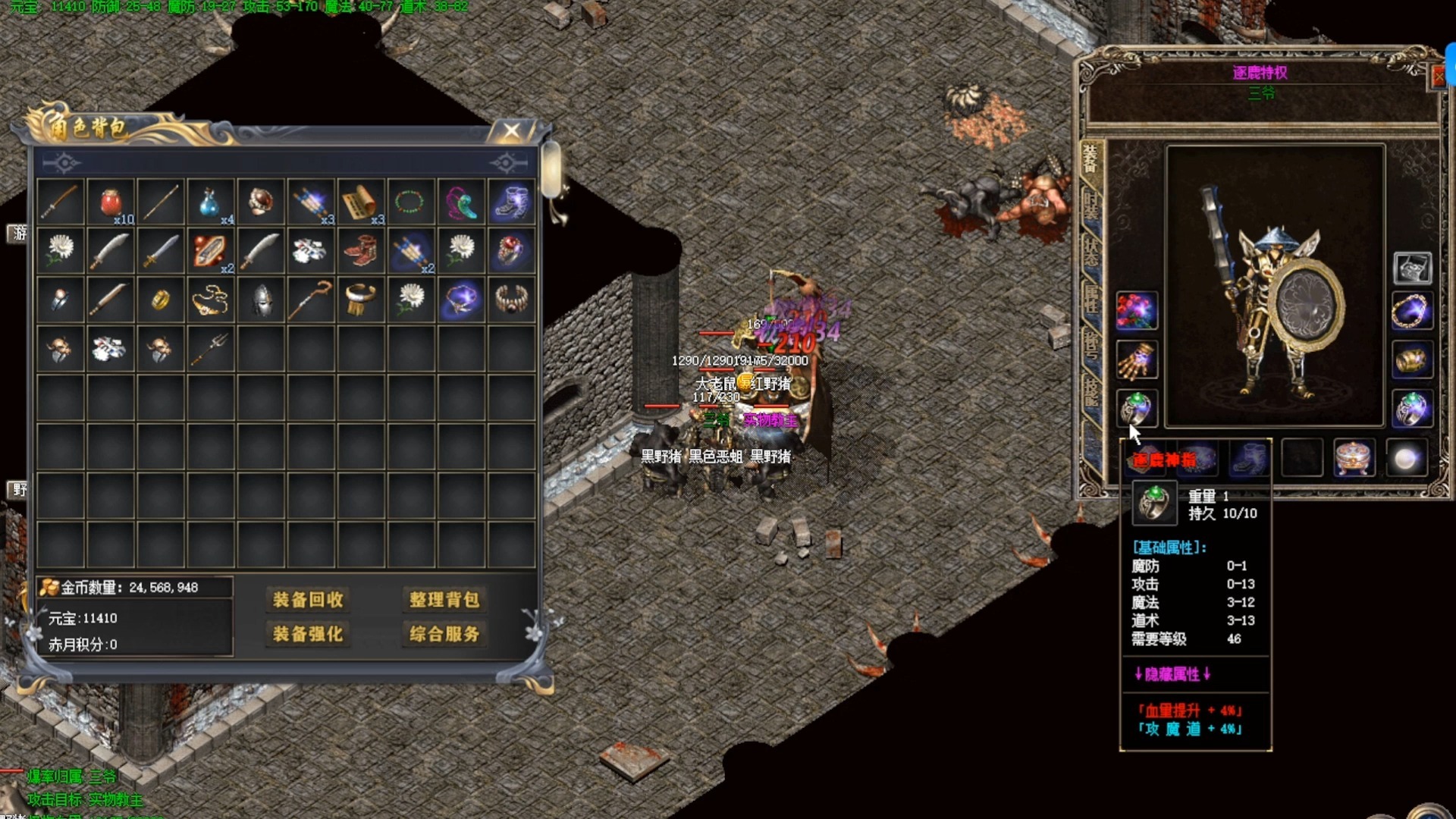The width and height of the screenshot is (1456, 819).
Task: Select the red leather boots item
Action: (x=360, y=251)
